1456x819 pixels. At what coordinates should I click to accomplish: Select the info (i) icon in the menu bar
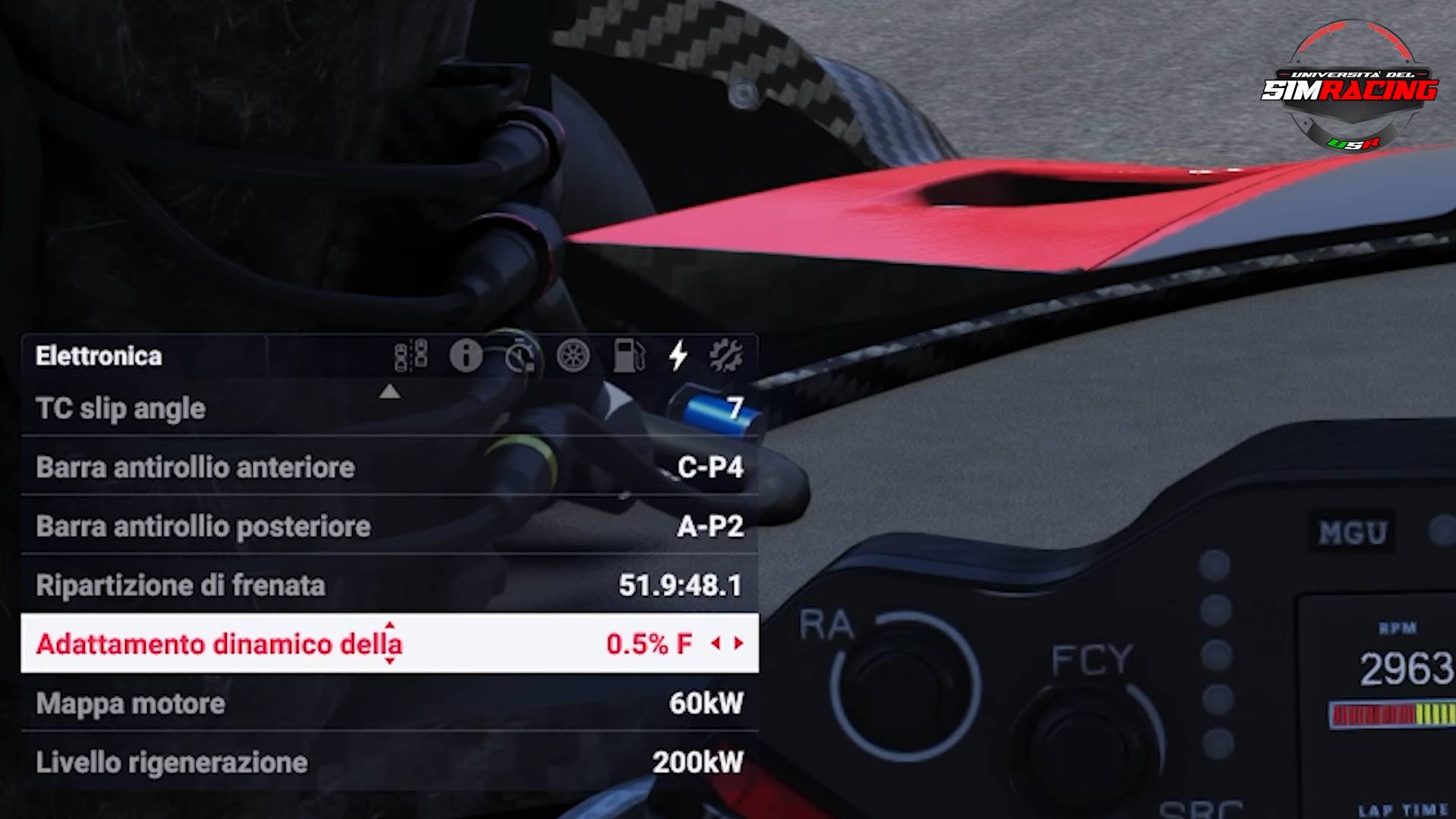click(467, 355)
